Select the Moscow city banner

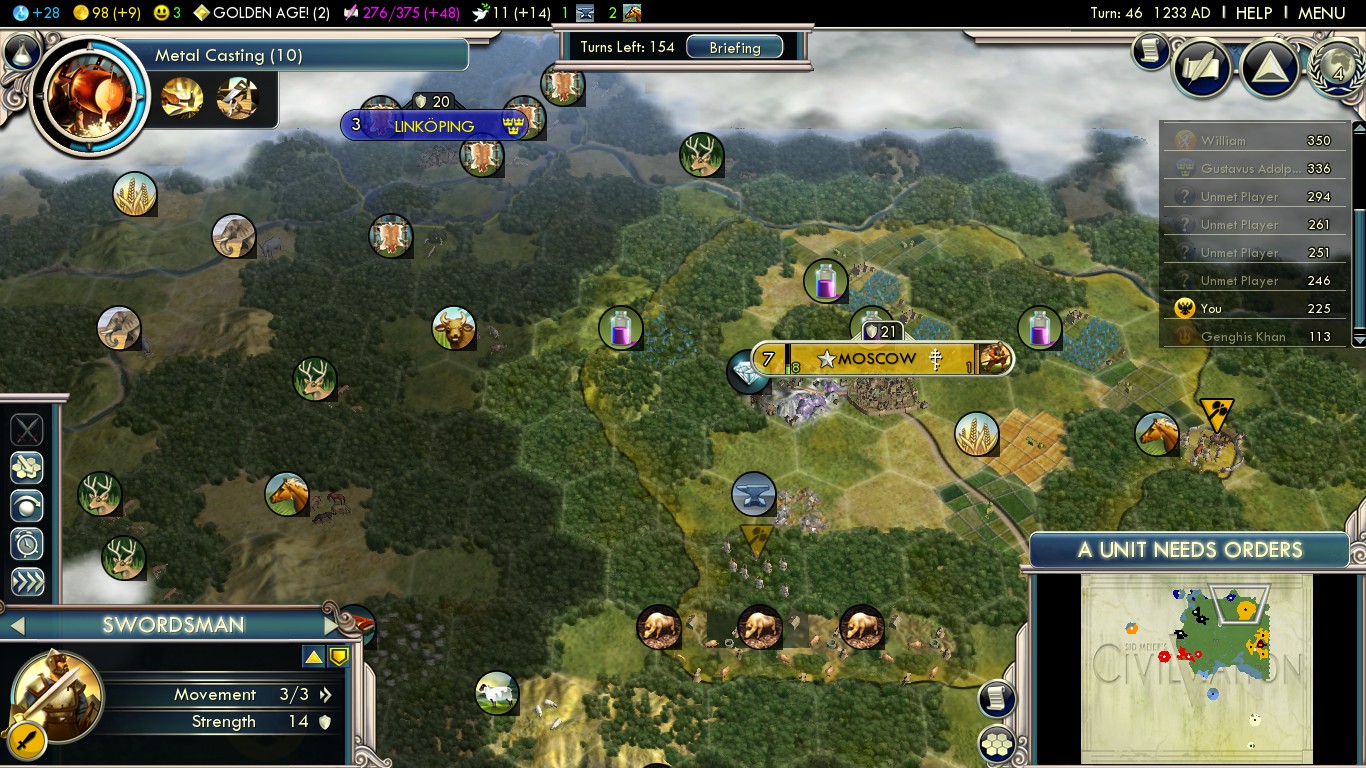877,358
